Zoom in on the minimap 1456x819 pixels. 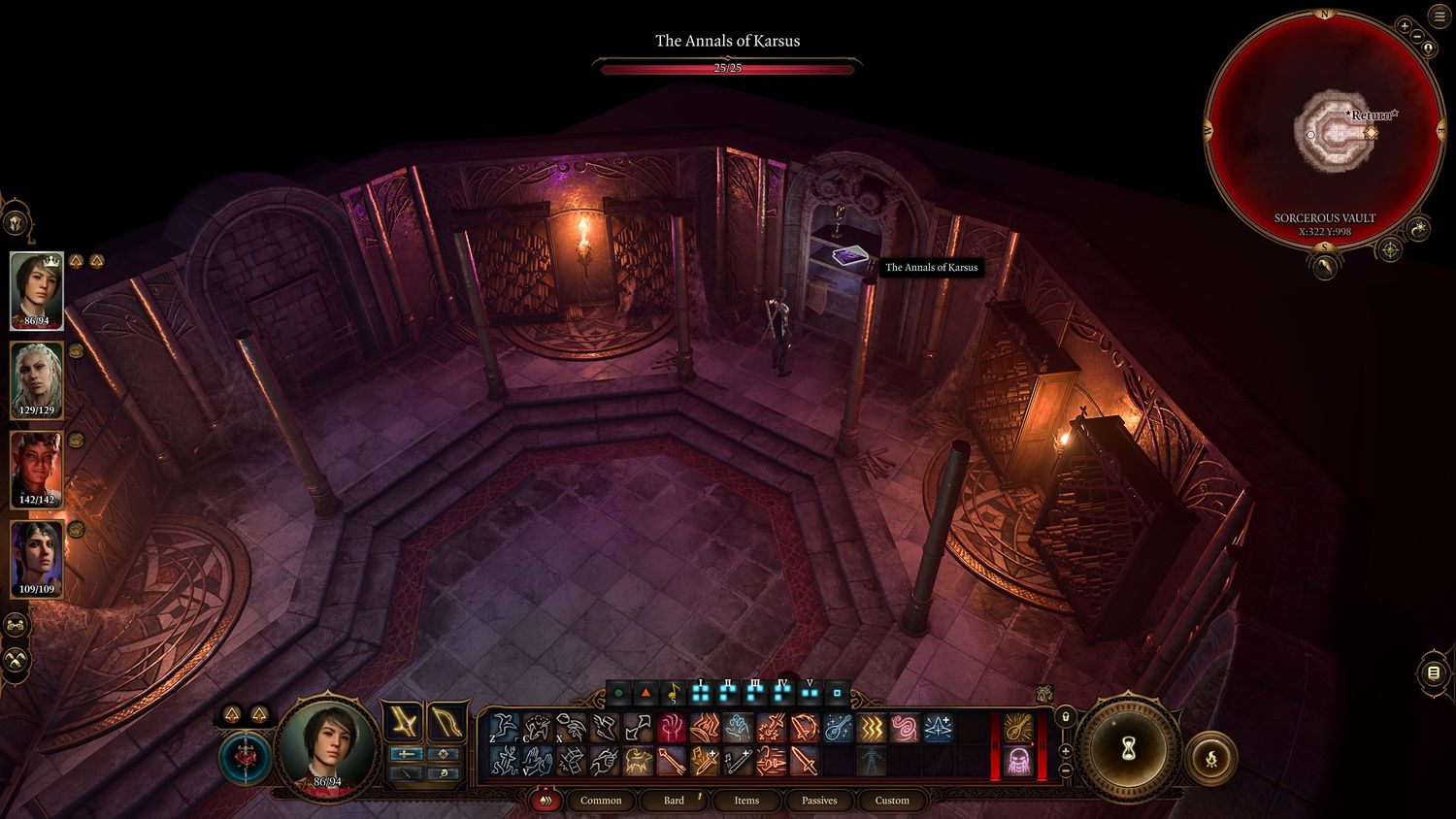coord(1404,26)
